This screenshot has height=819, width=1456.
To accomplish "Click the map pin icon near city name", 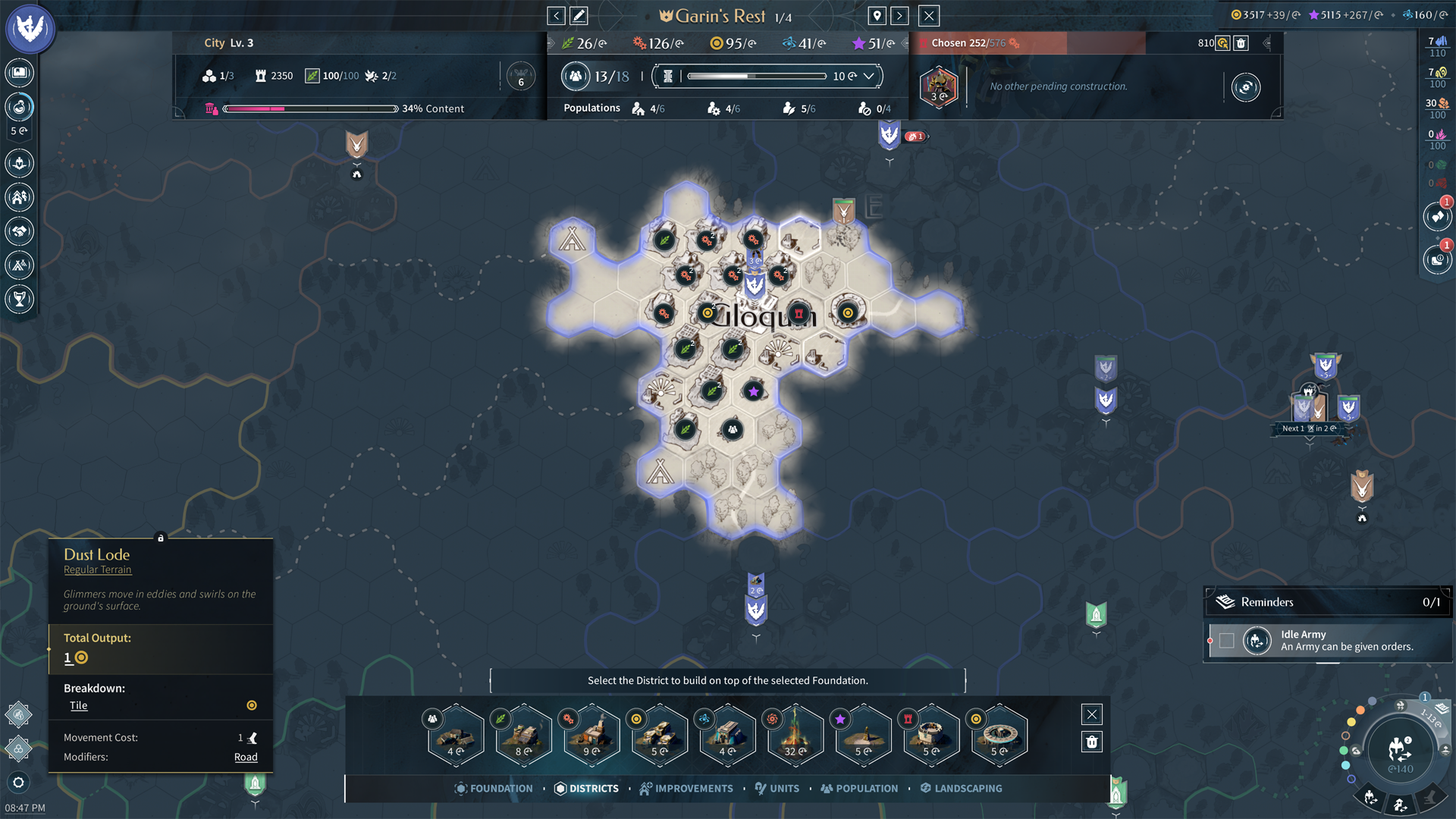I will click(x=877, y=15).
